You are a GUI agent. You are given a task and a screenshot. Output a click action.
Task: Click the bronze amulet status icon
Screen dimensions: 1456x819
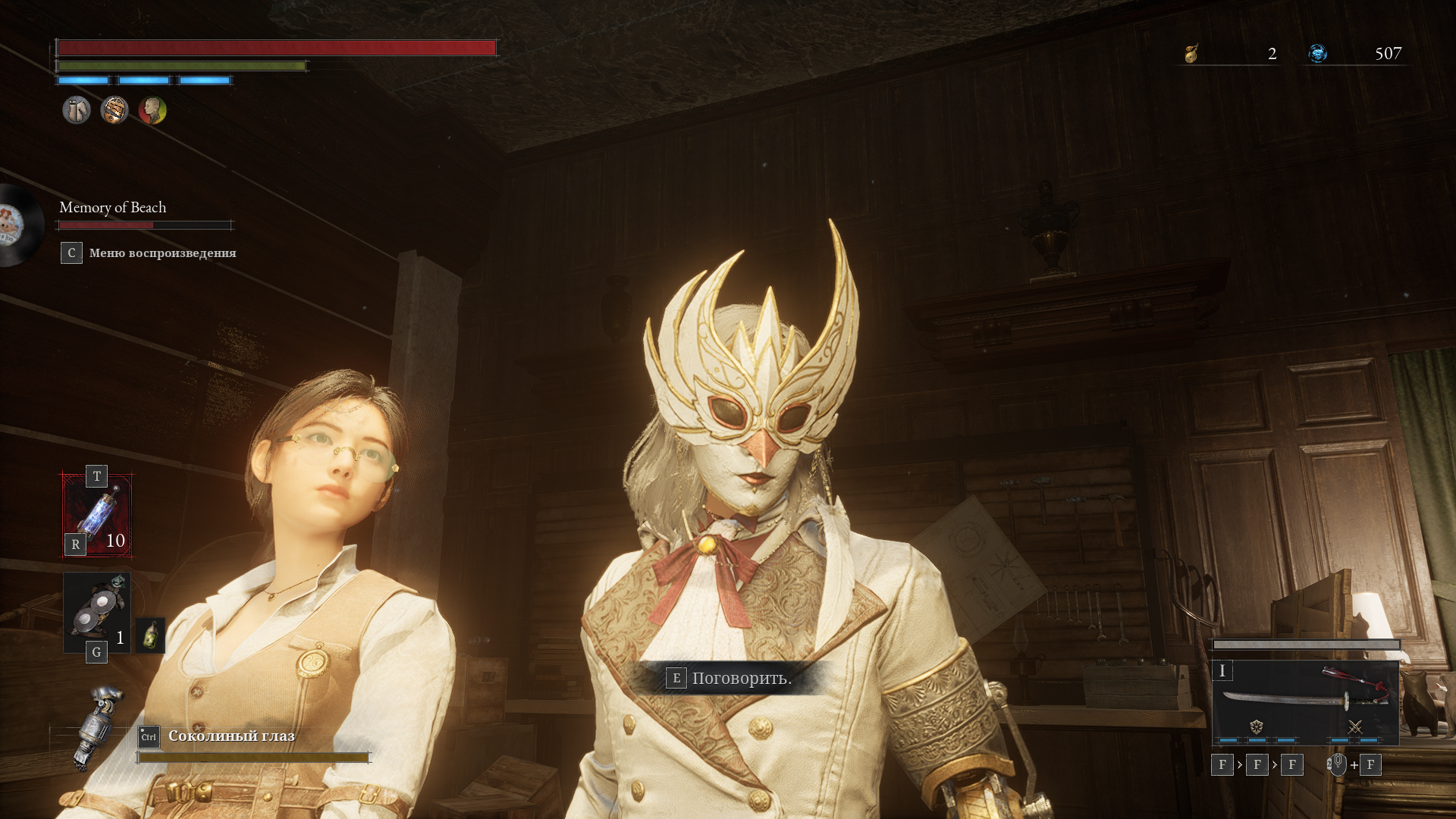point(115,111)
